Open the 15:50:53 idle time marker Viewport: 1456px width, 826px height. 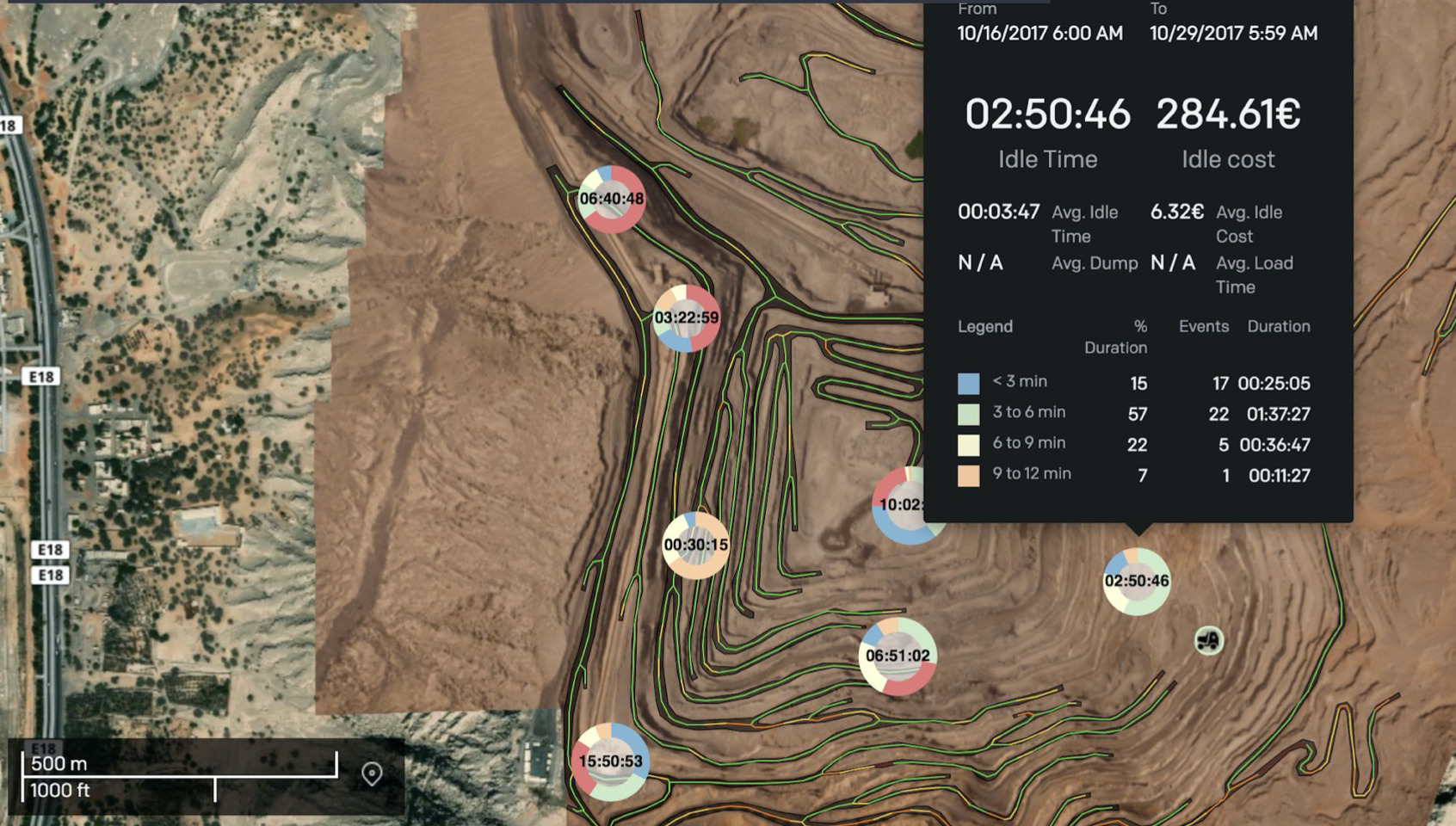tap(611, 761)
